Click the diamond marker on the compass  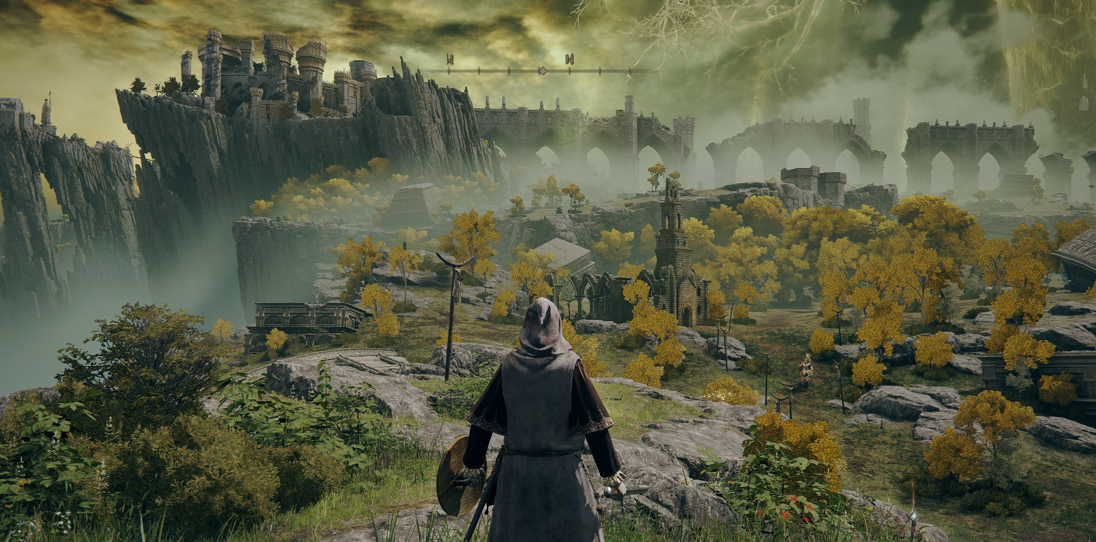[x=542, y=71]
